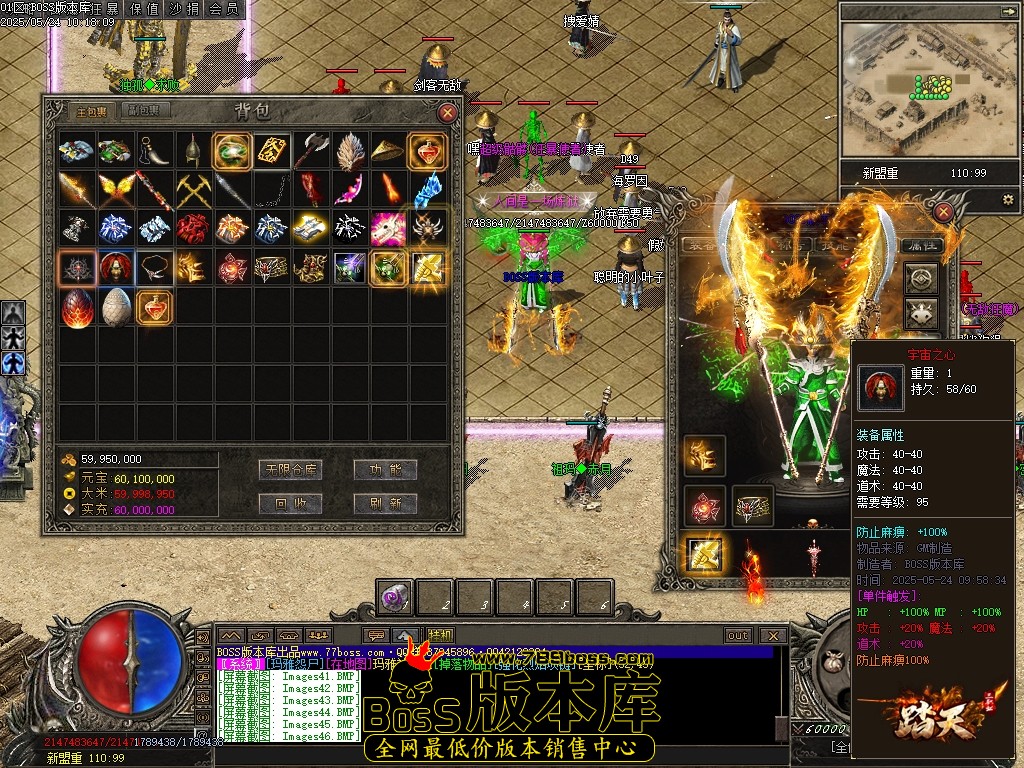
Task: Switch to the 副包裹 secondary bag tab
Action: (140, 111)
